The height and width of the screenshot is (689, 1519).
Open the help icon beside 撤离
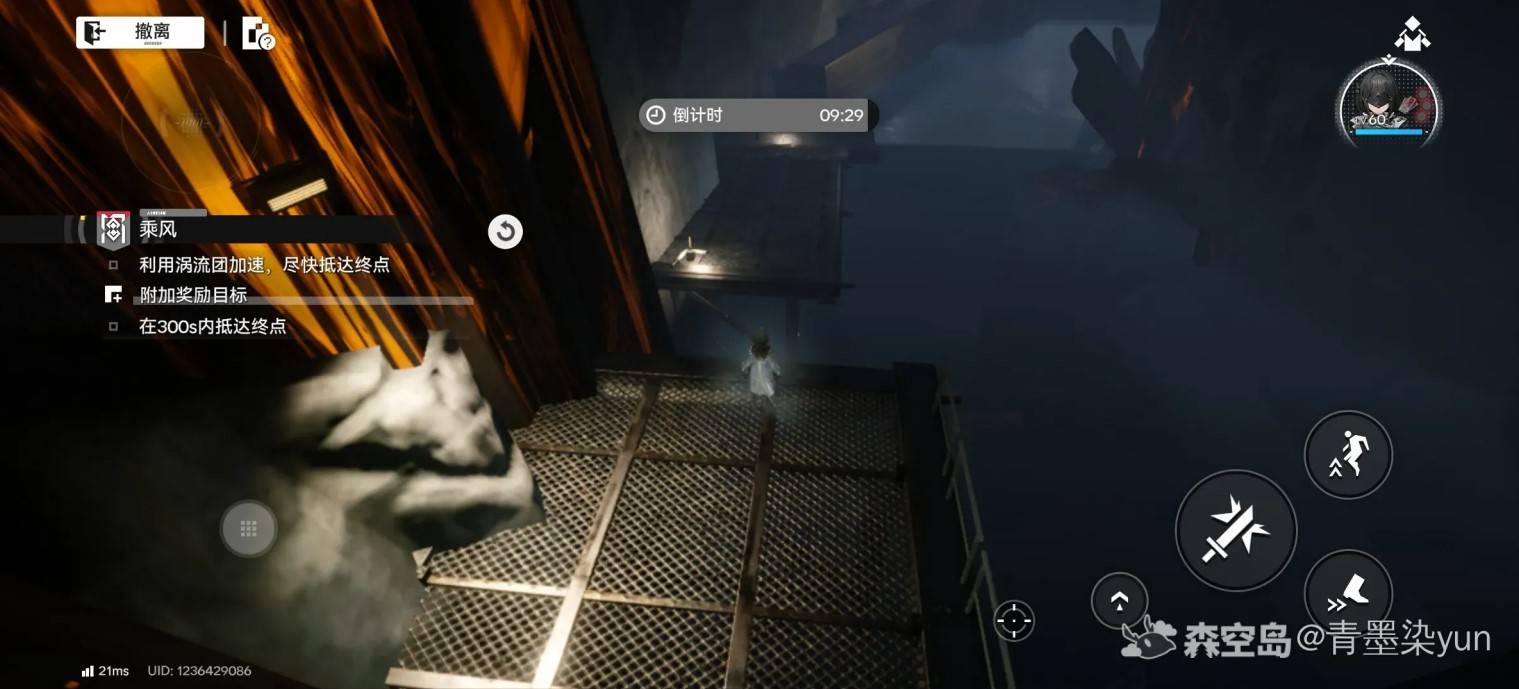(258, 35)
